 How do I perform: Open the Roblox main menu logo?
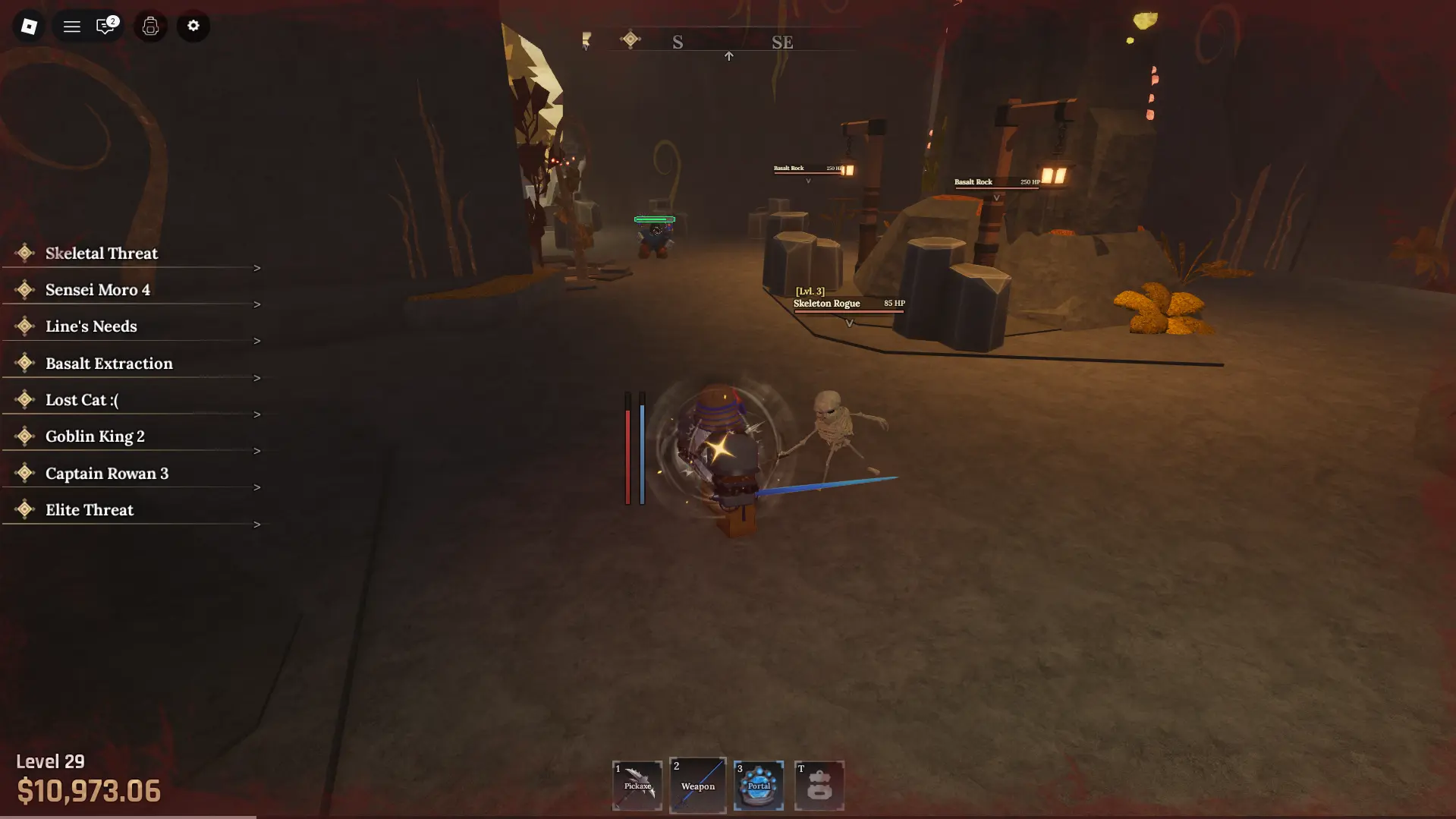(x=29, y=27)
